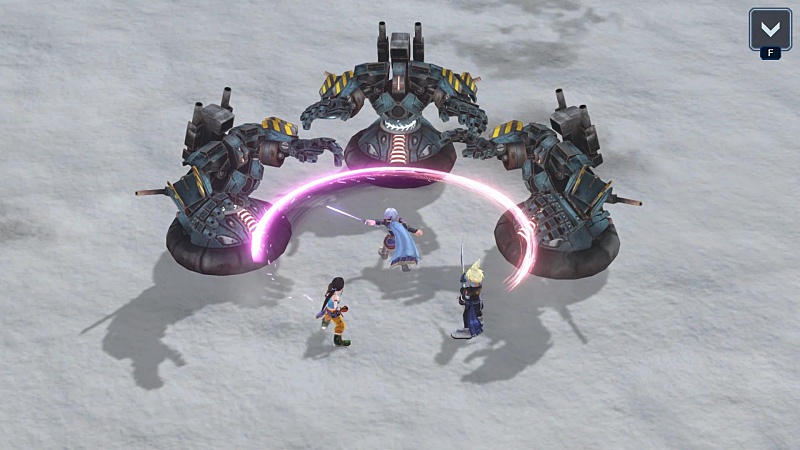Expand the down-arrow menu button
800x450 pixels.
[x=769, y=28]
